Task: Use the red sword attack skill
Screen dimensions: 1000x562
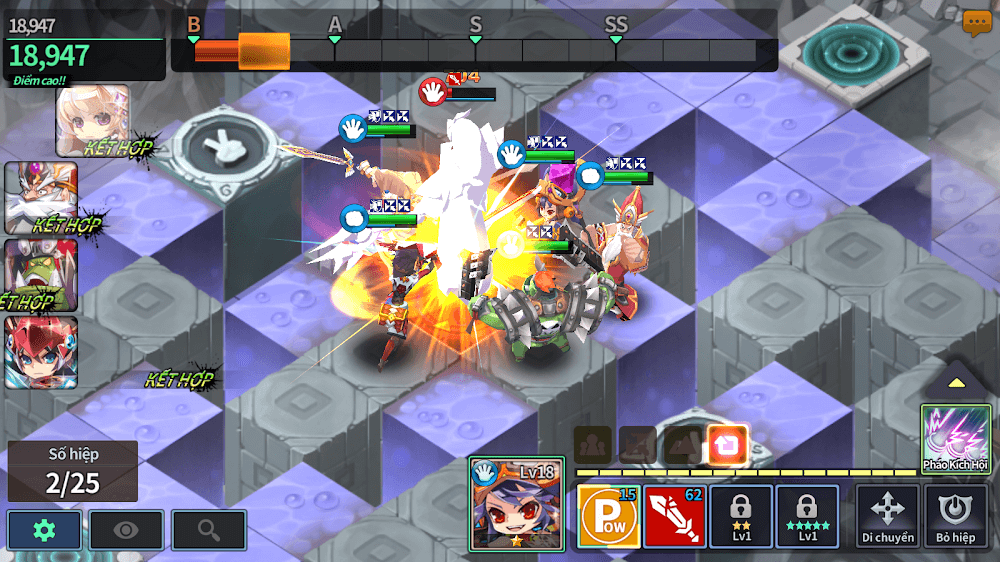Action: 674,516
